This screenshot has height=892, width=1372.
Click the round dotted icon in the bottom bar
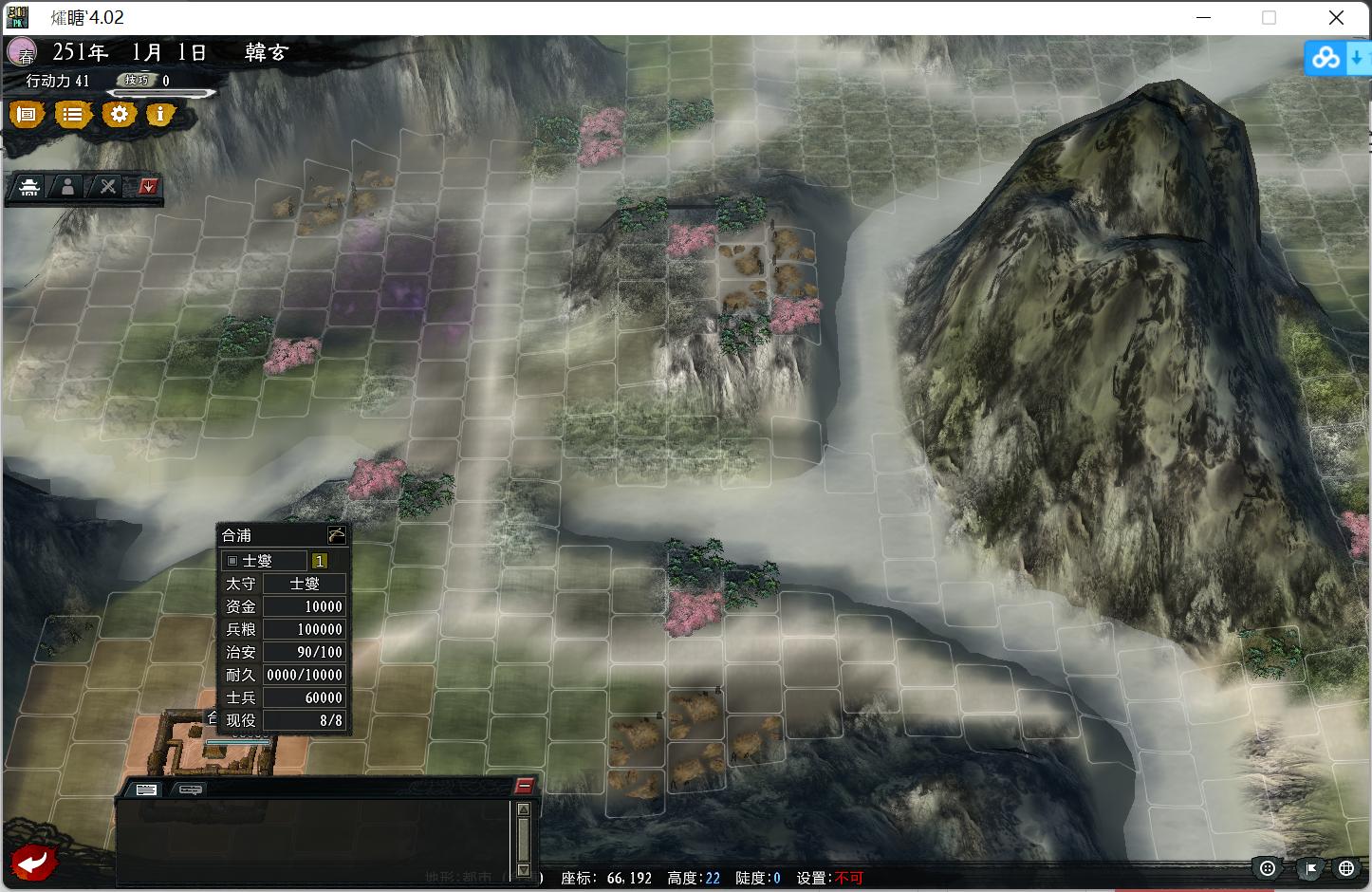(1269, 867)
